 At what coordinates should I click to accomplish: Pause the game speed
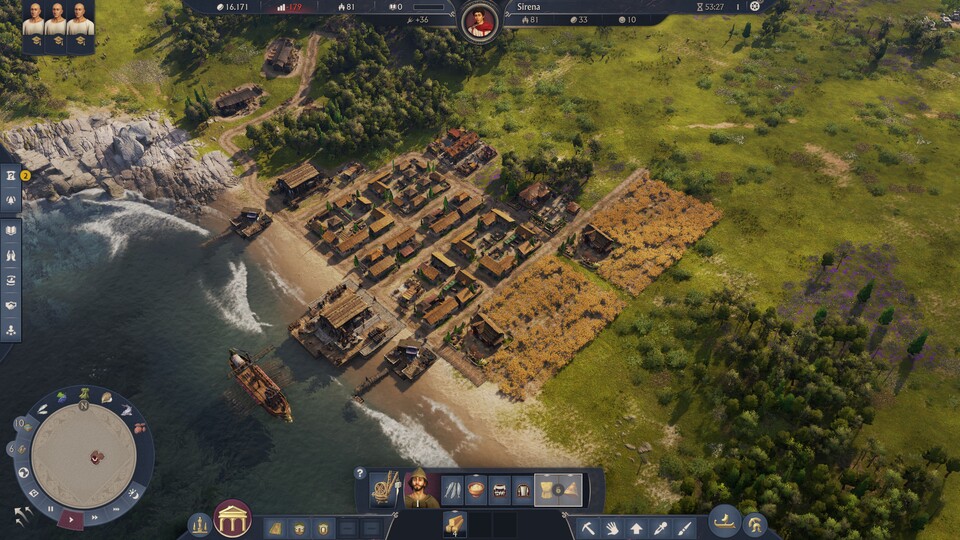coord(51,509)
